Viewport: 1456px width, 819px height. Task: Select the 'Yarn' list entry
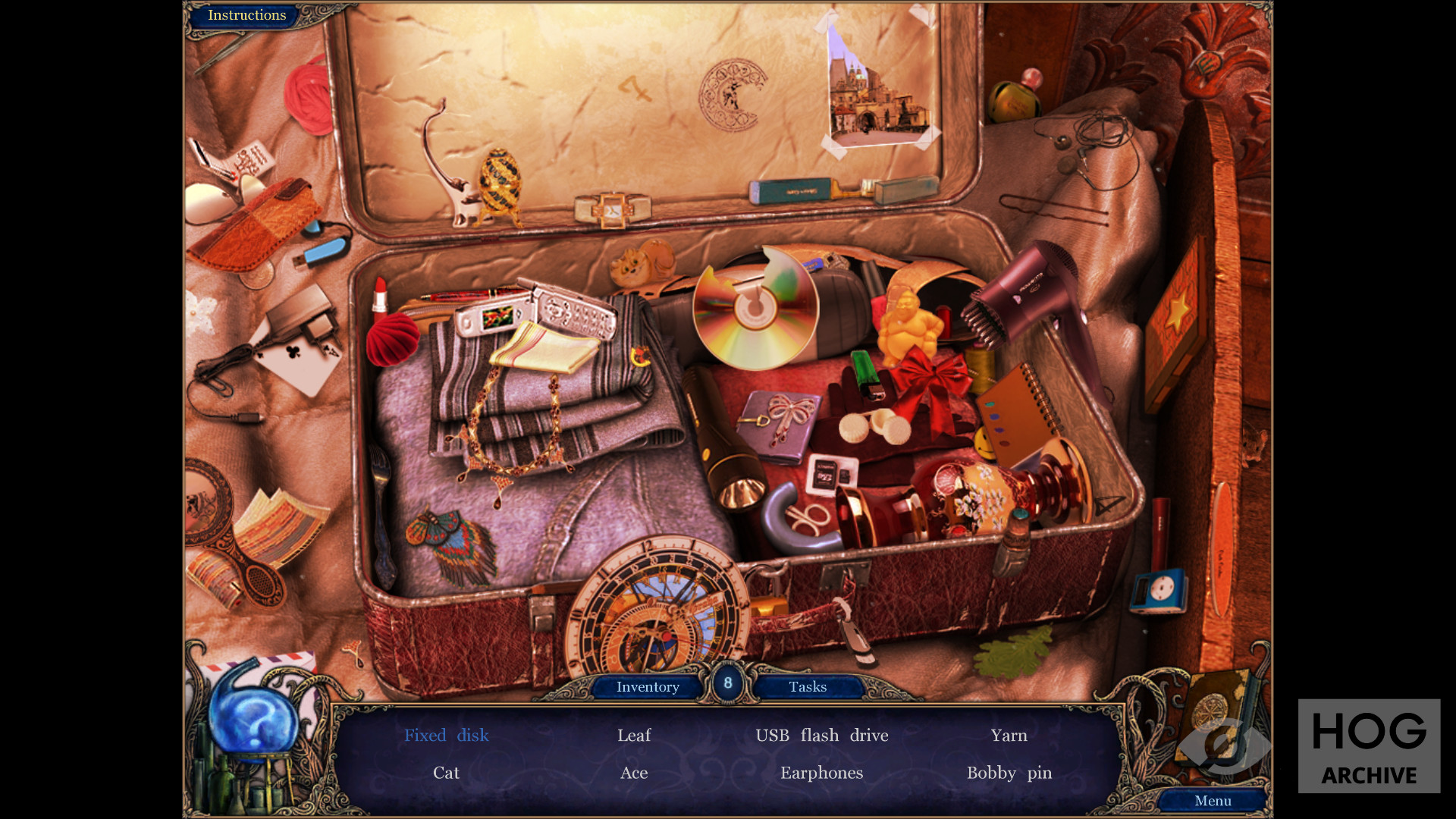tap(1009, 736)
